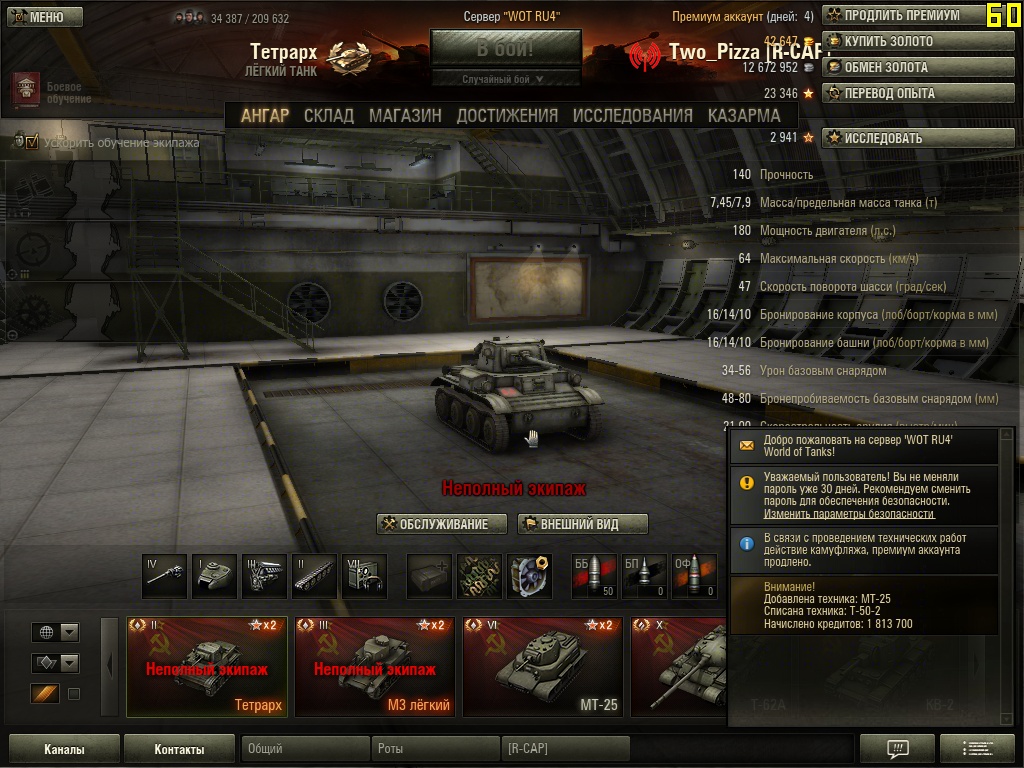The image size is (1024, 768).
Task: Switch to the Магазин tab
Action: [405, 116]
